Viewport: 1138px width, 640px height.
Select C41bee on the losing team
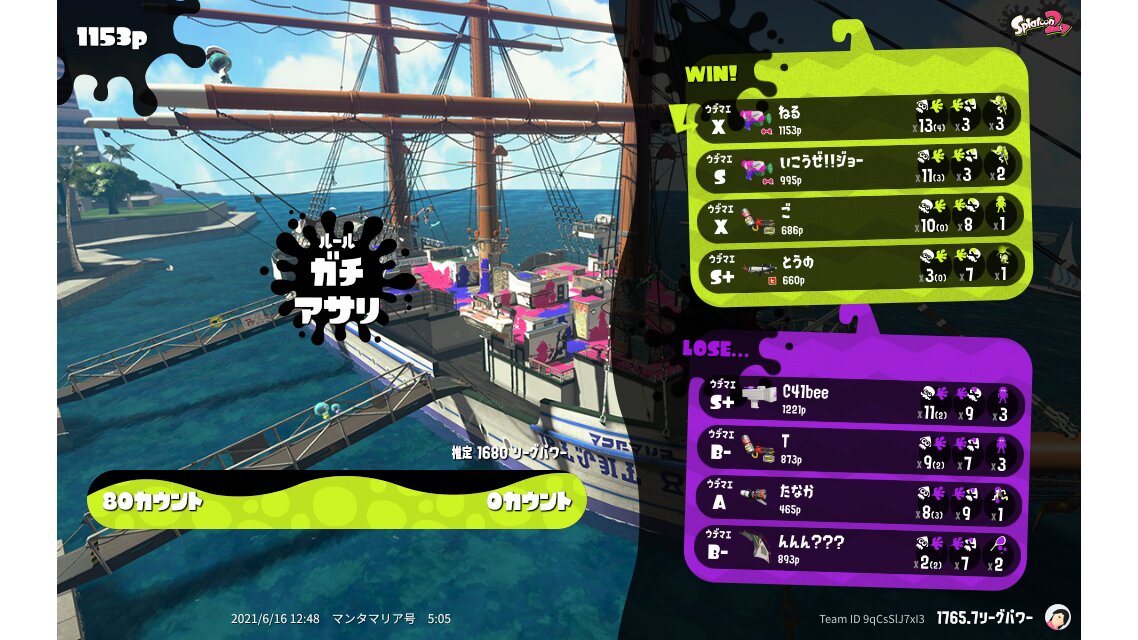coord(858,403)
